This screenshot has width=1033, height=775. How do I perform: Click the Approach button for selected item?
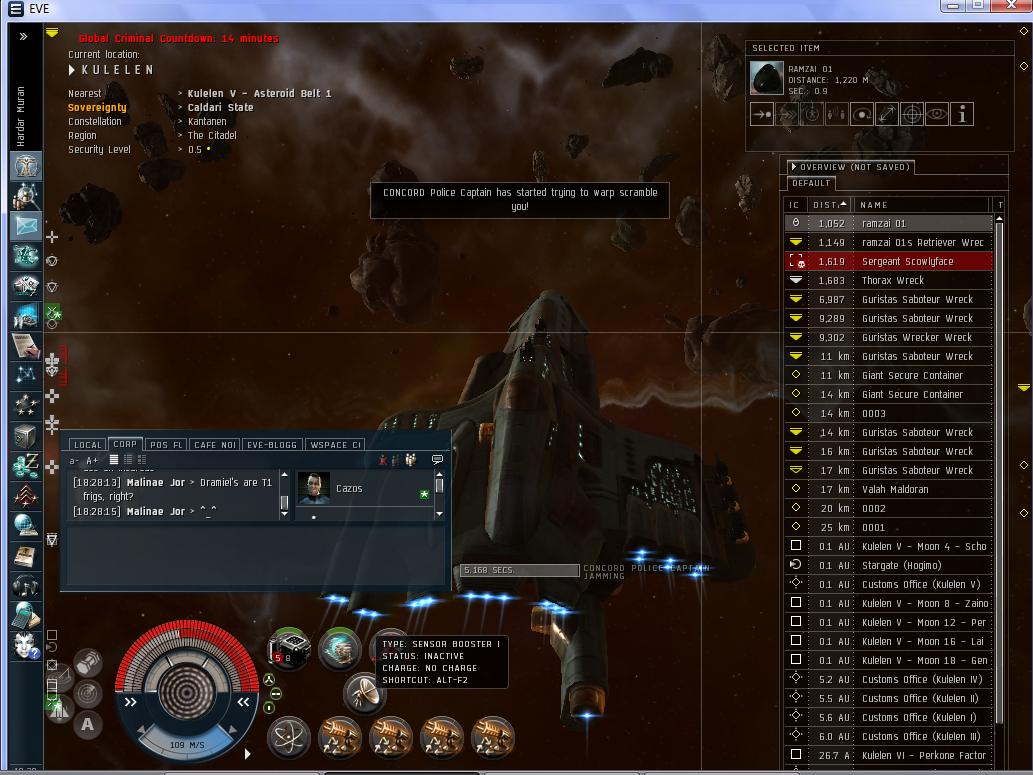pos(762,115)
